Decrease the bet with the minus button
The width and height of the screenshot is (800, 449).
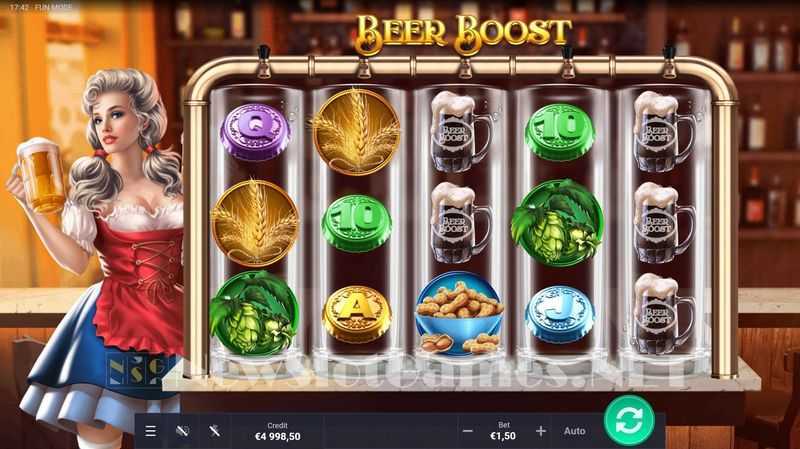[467, 431]
